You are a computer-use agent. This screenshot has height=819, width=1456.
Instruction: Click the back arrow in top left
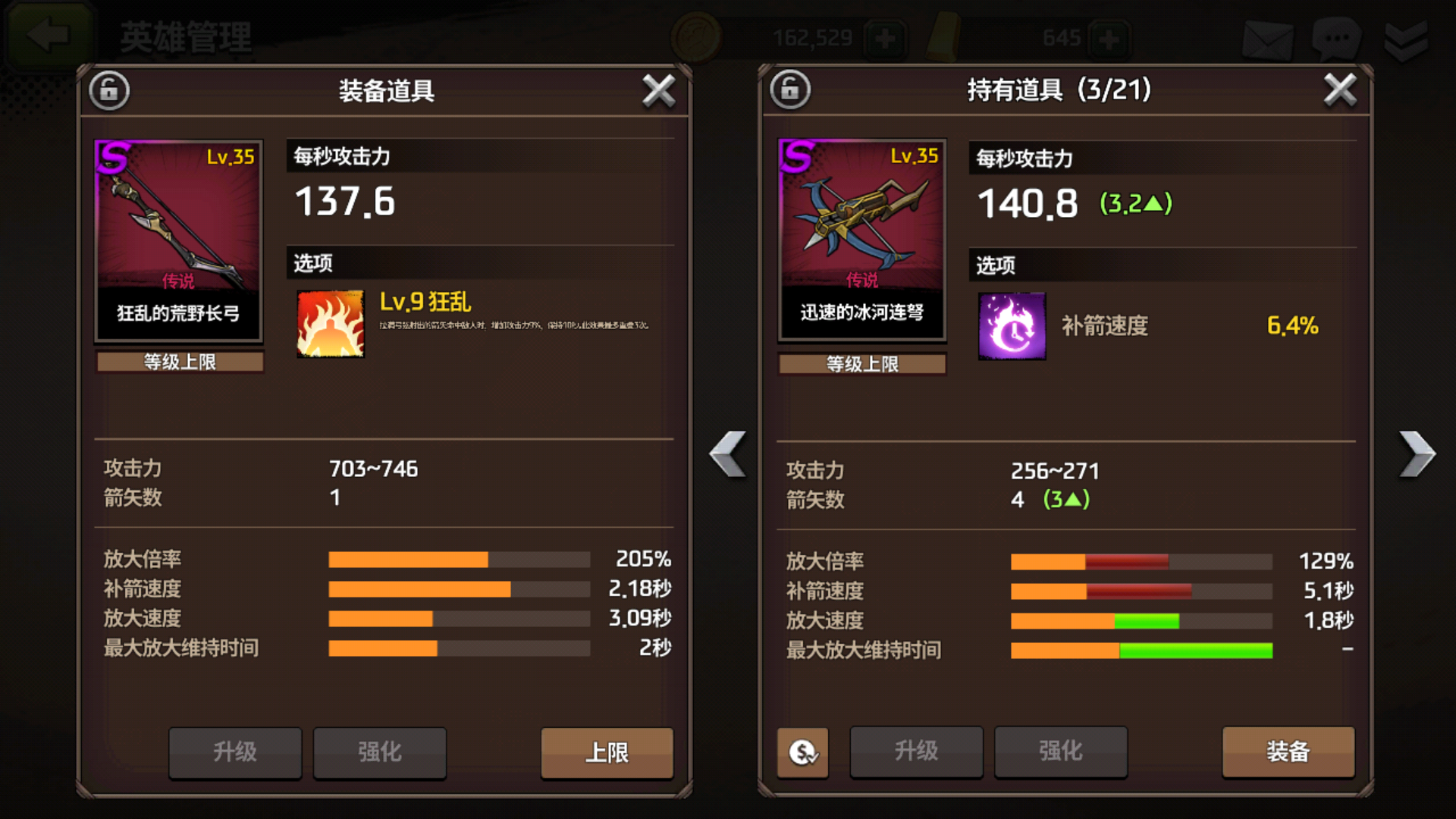click(x=47, y=32)
